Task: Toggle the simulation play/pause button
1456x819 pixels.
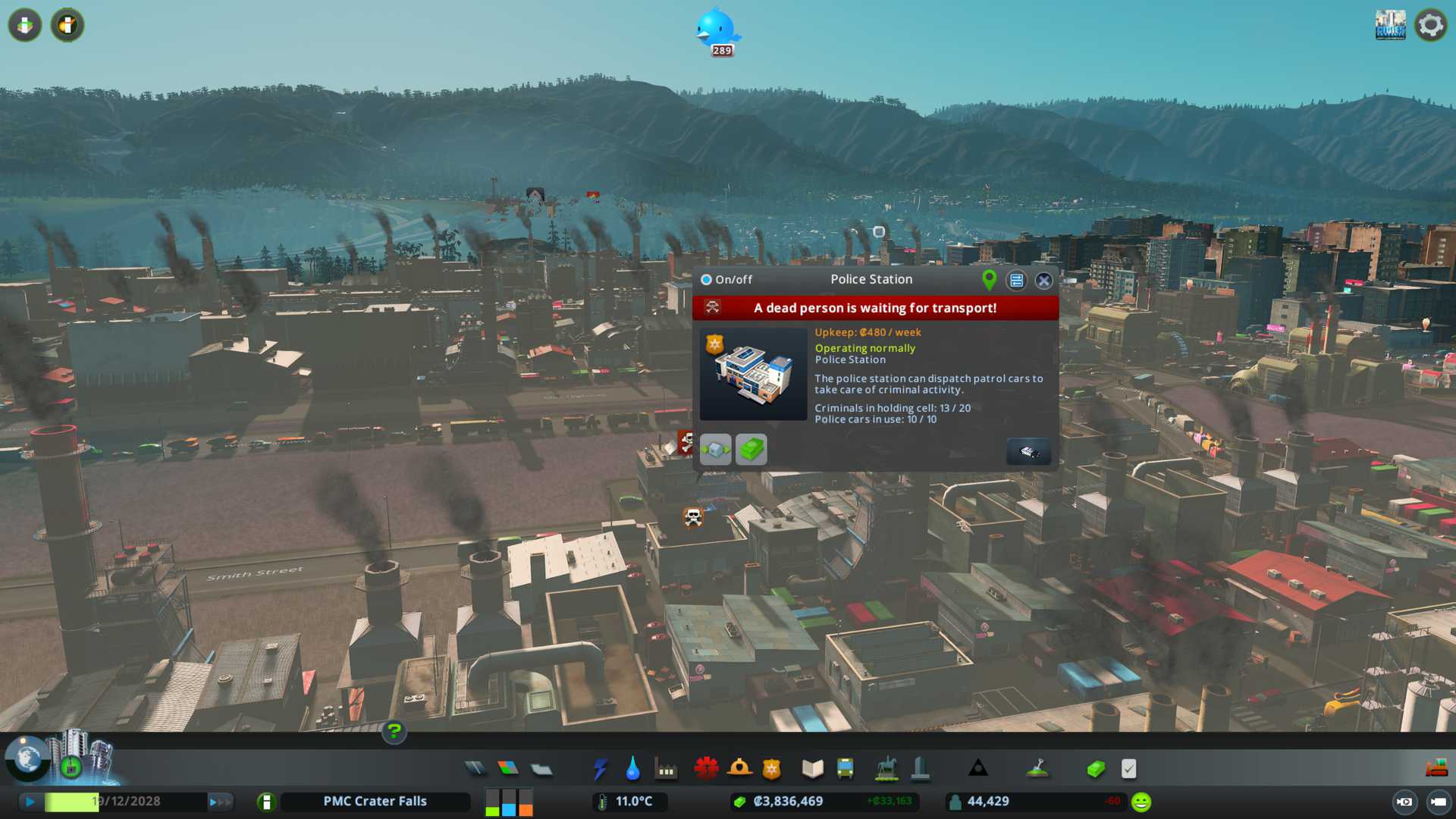Action: click(30, 802)
